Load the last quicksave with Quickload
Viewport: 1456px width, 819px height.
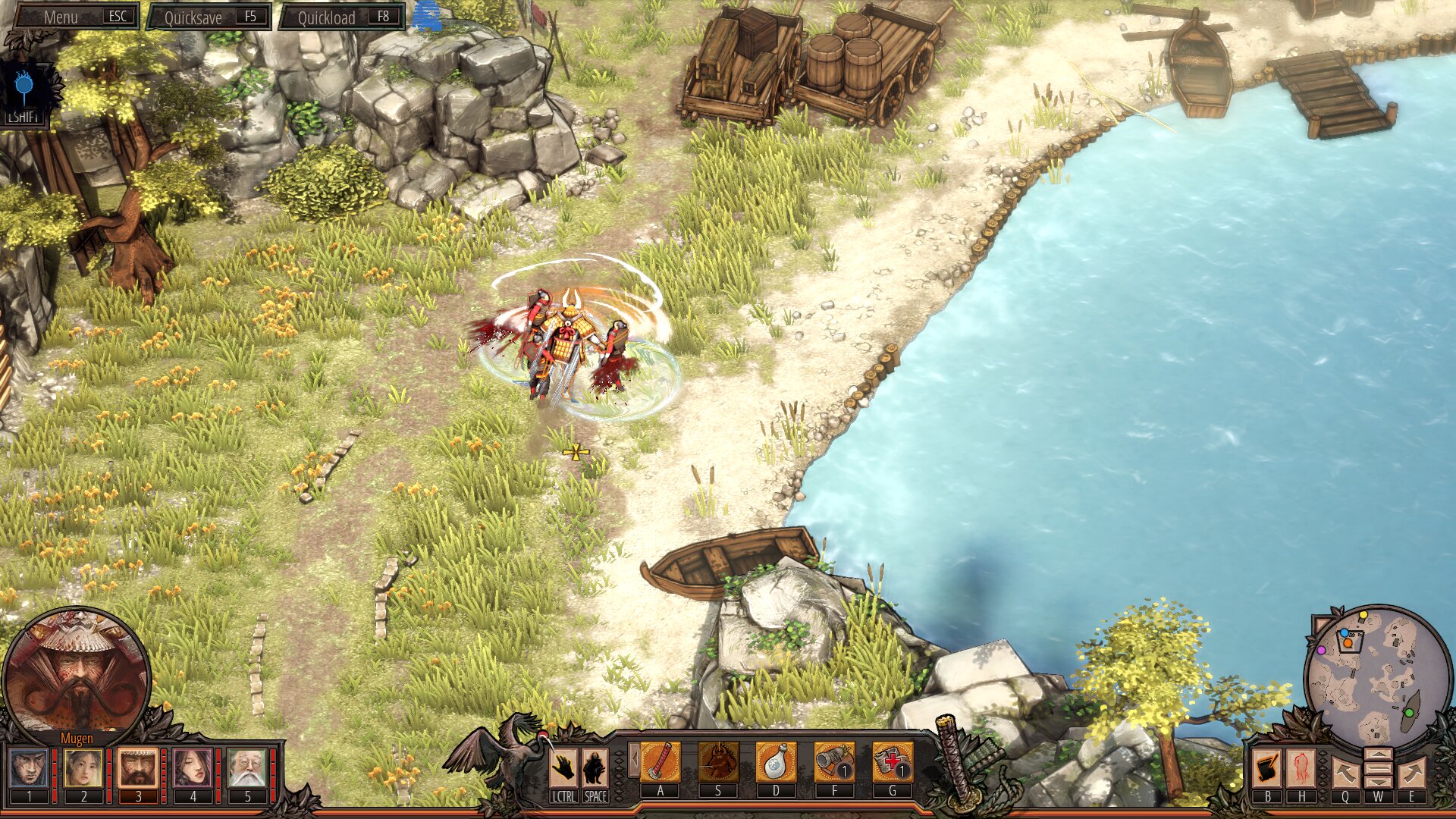coord(342,17)
